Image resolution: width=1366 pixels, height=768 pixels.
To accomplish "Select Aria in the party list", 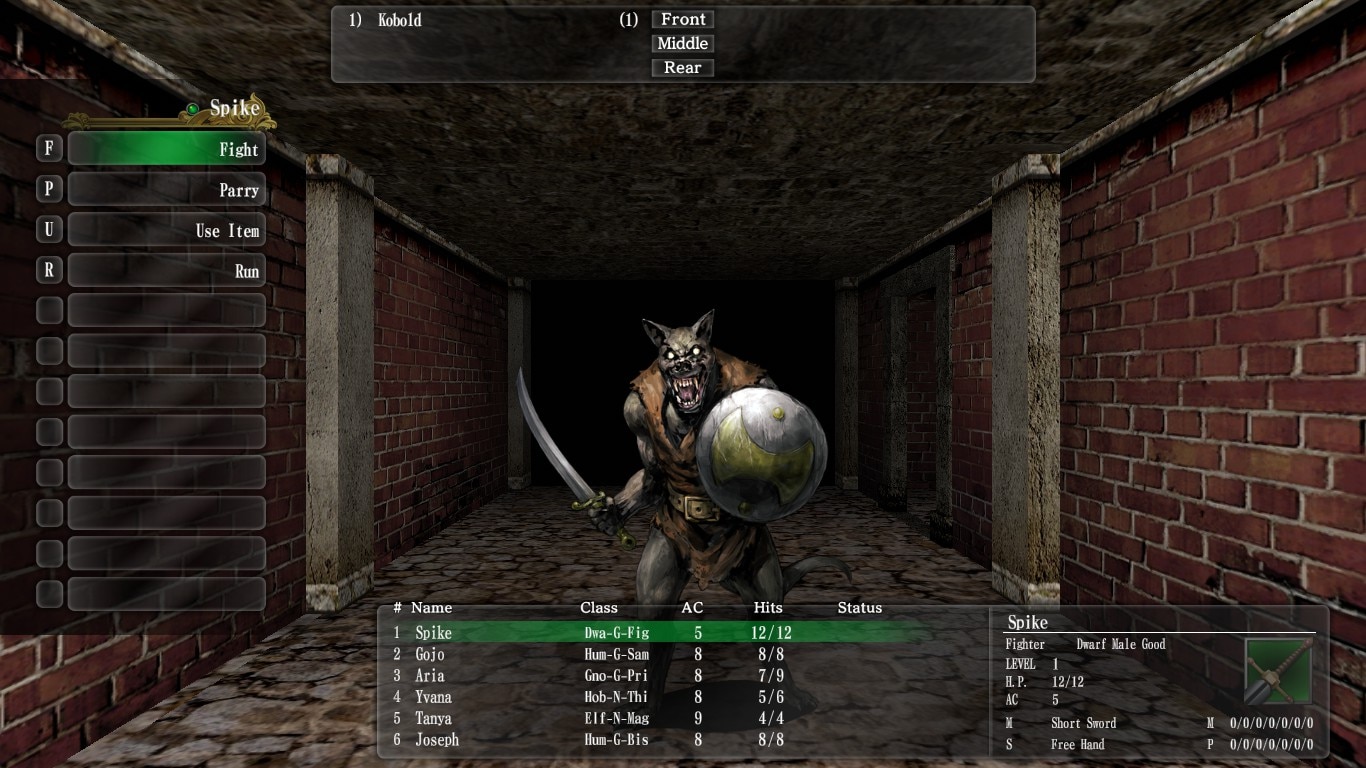I will point(430,676).
